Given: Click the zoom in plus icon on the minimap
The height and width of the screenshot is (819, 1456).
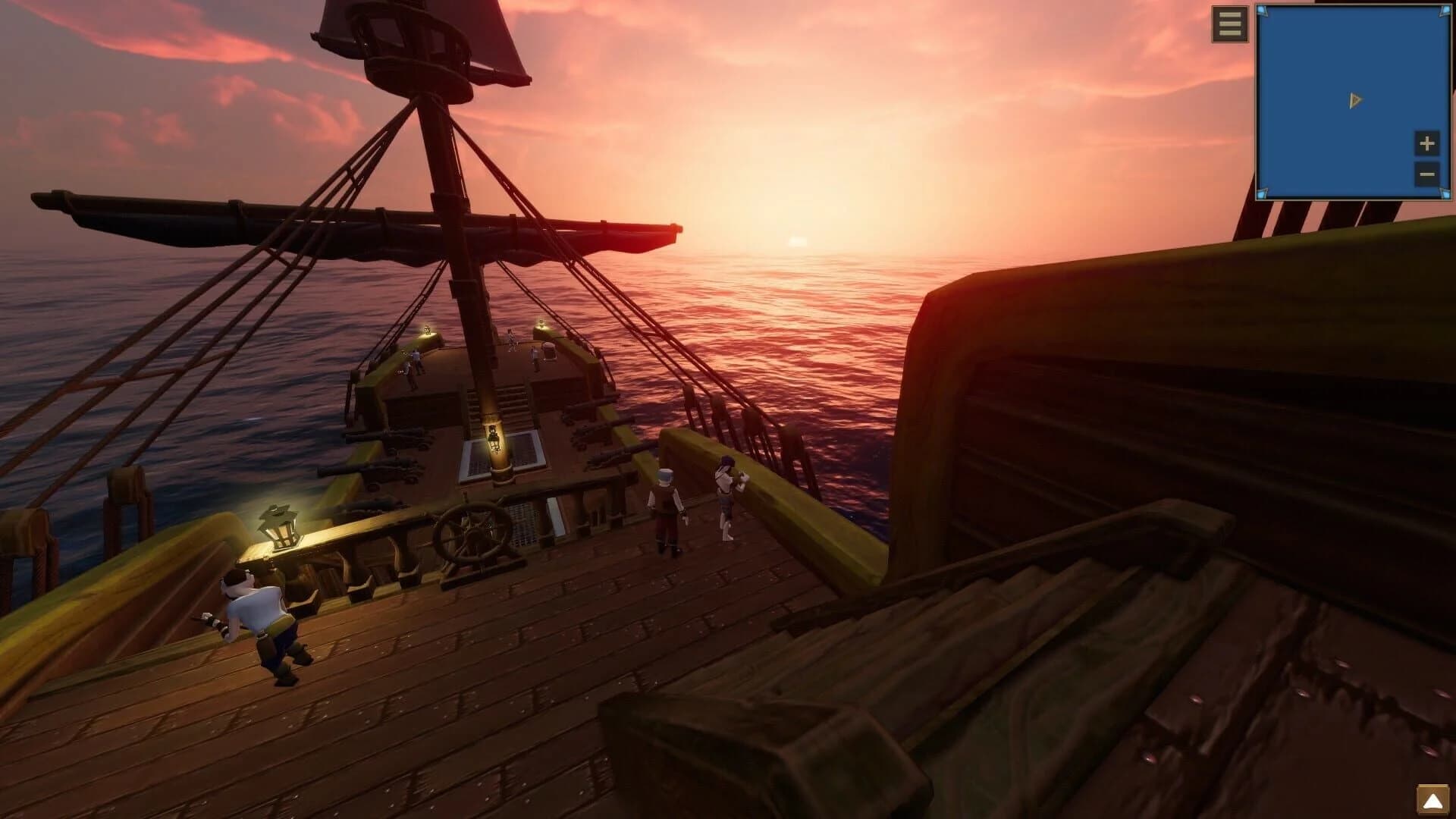Looking at the screenshot, I should [1426, 143].
